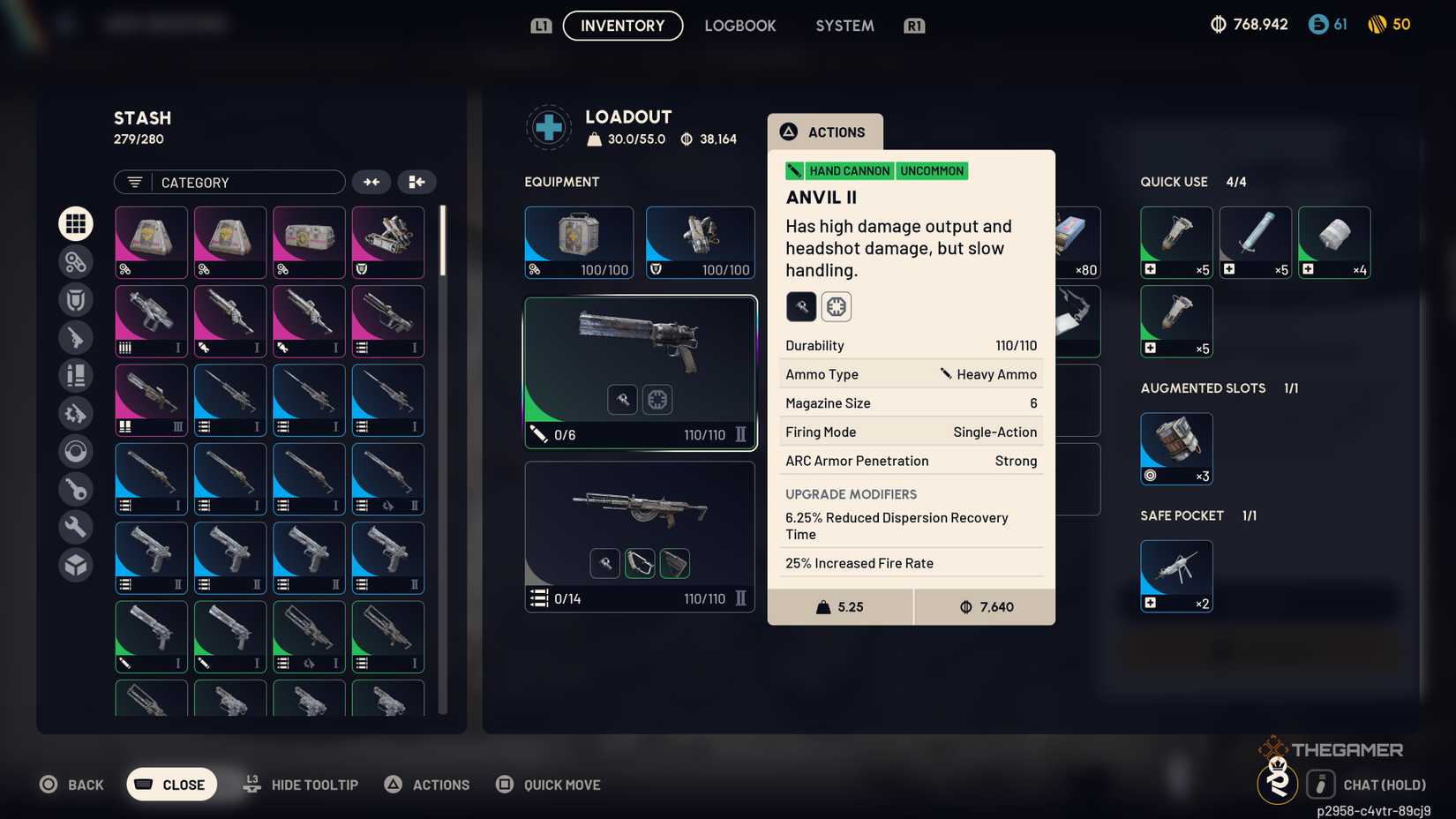Click the compact layout toggle beside Category
Viewport: 1456px width, 819px height.
(417, 182)
